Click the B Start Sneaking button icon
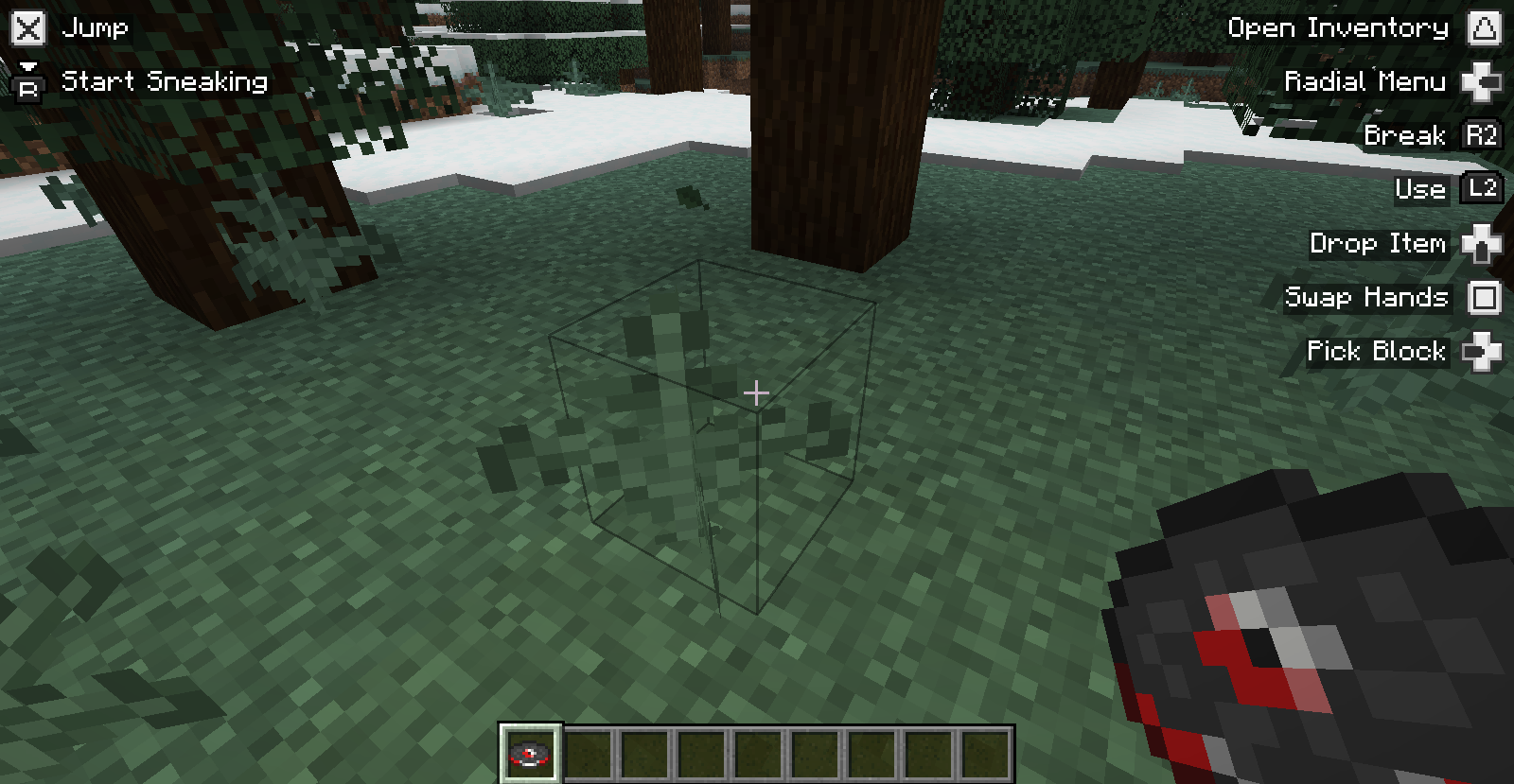 pos(29,88)
